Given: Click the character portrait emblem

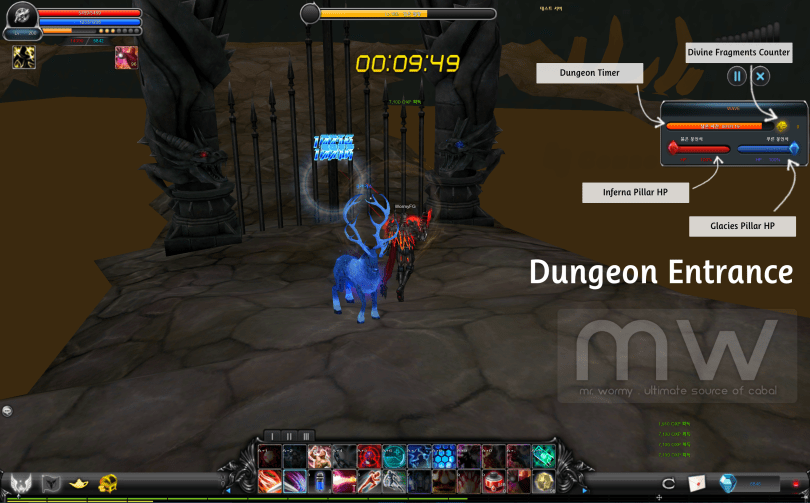Looking at the screenshot, I should (x=22, y=18).
